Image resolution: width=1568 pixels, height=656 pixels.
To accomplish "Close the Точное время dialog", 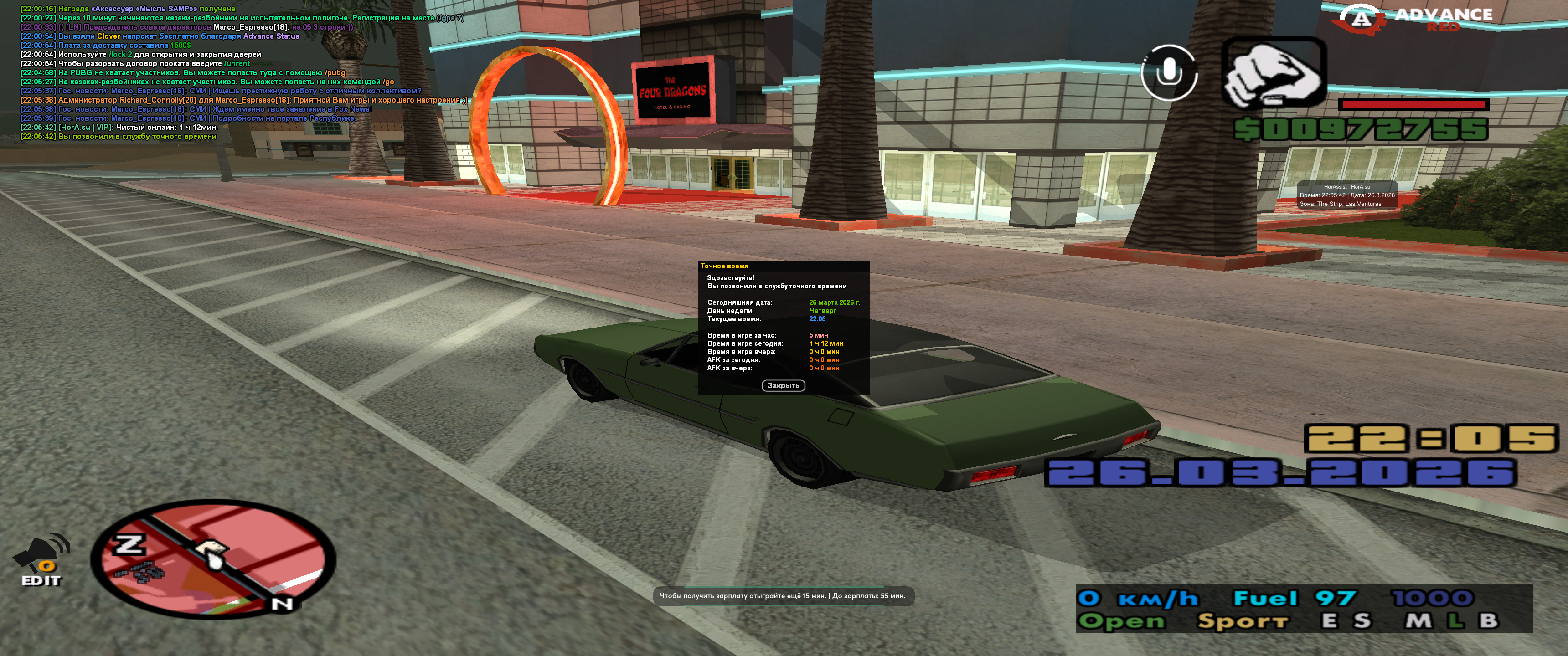I will pos(783,386).
